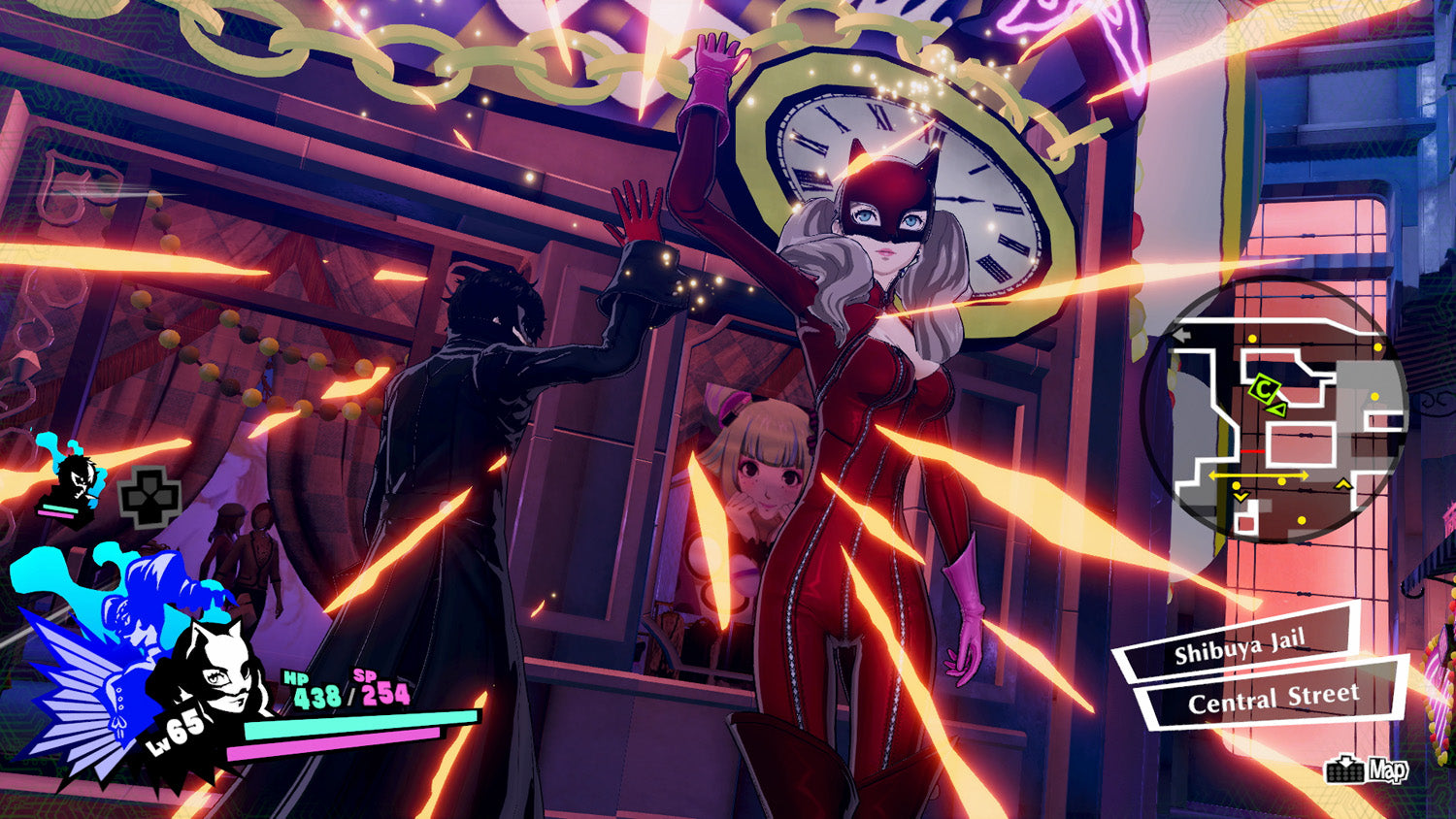Click the white exit arrow on the minimap edge

click(x=1182, y=335)
